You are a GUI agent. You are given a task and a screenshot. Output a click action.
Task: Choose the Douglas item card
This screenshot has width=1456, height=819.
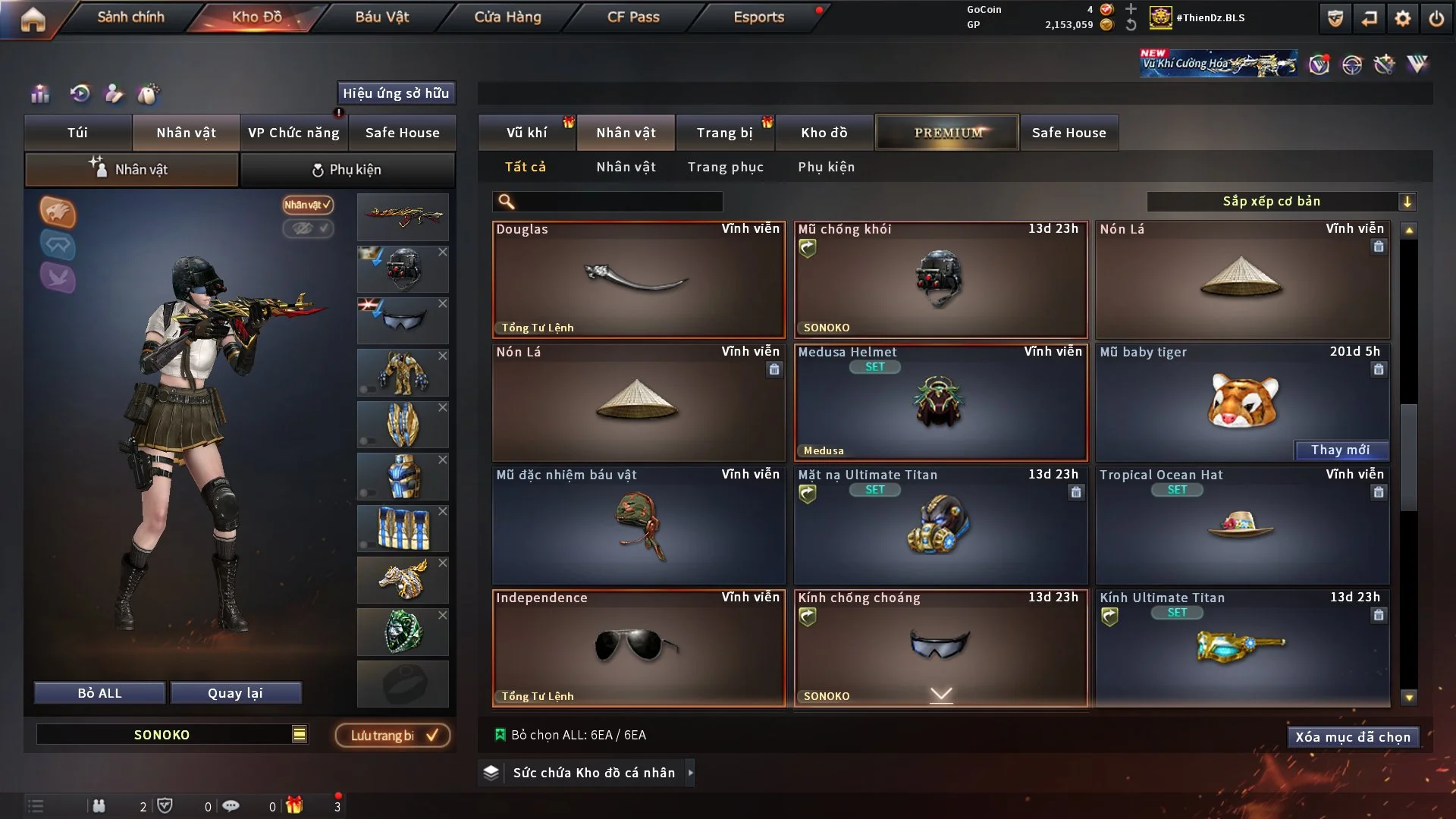pyautogui.click(x=639, y=280)
